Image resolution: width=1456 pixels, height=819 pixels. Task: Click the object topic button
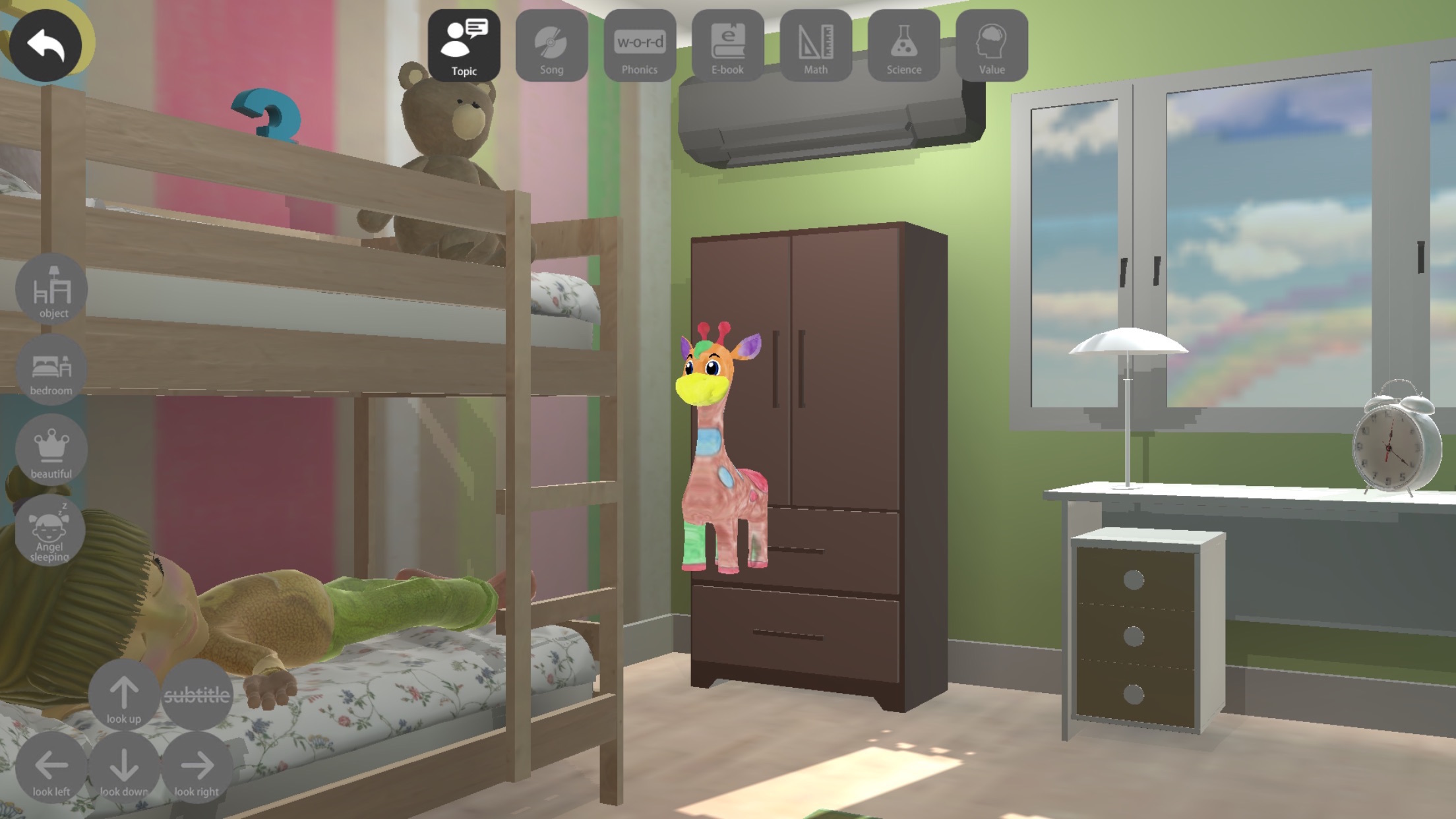click(x=52, y=289)
